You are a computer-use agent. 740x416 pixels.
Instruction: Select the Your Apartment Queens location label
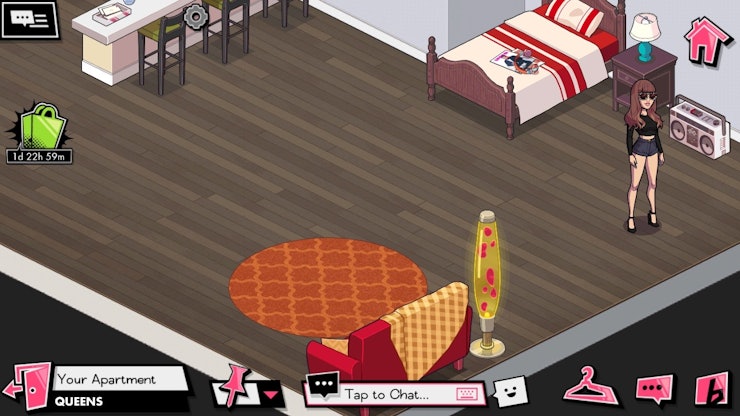click(x=120, y=388)
